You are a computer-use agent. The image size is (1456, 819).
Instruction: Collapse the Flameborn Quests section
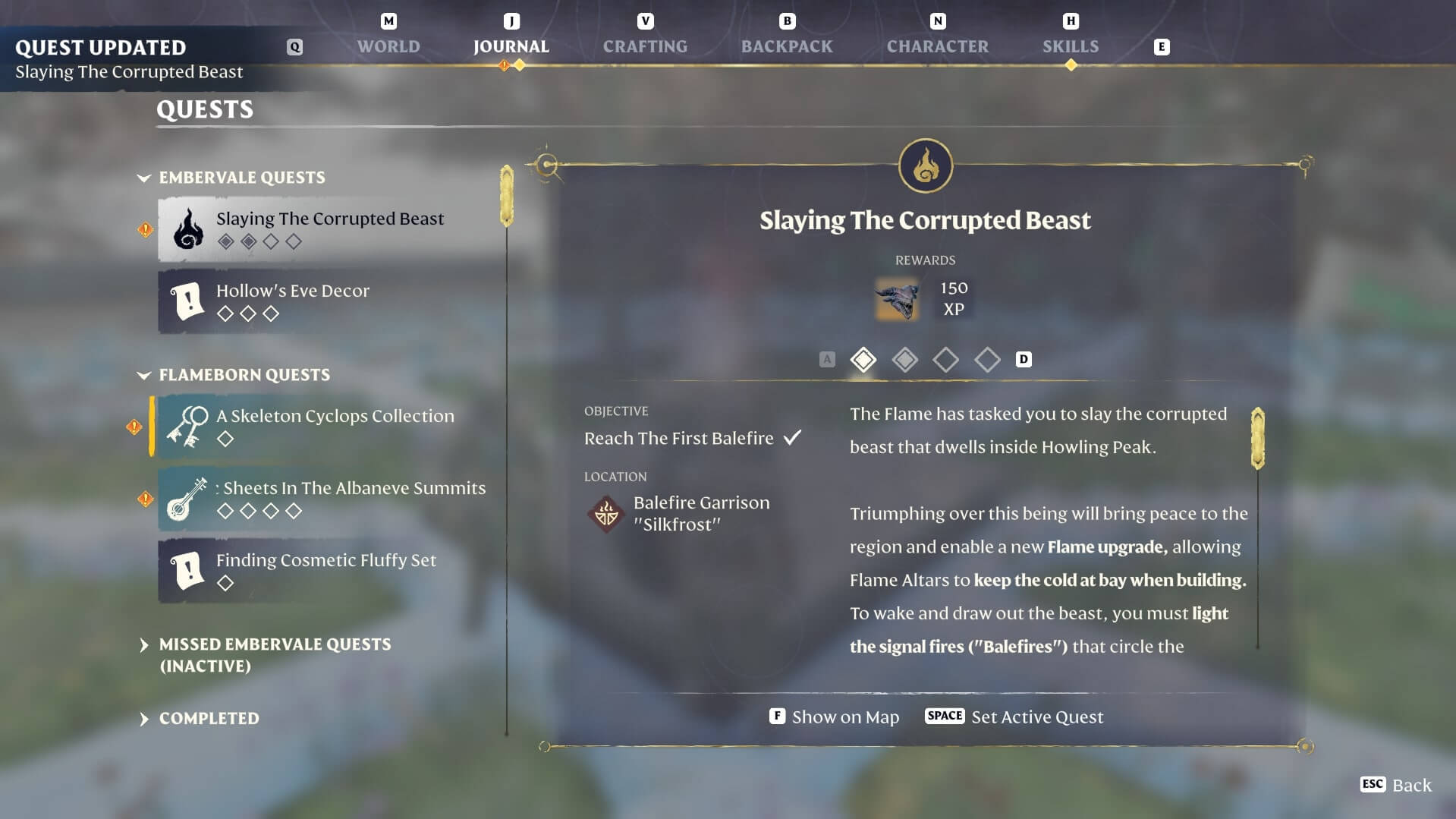click(244, 375)
